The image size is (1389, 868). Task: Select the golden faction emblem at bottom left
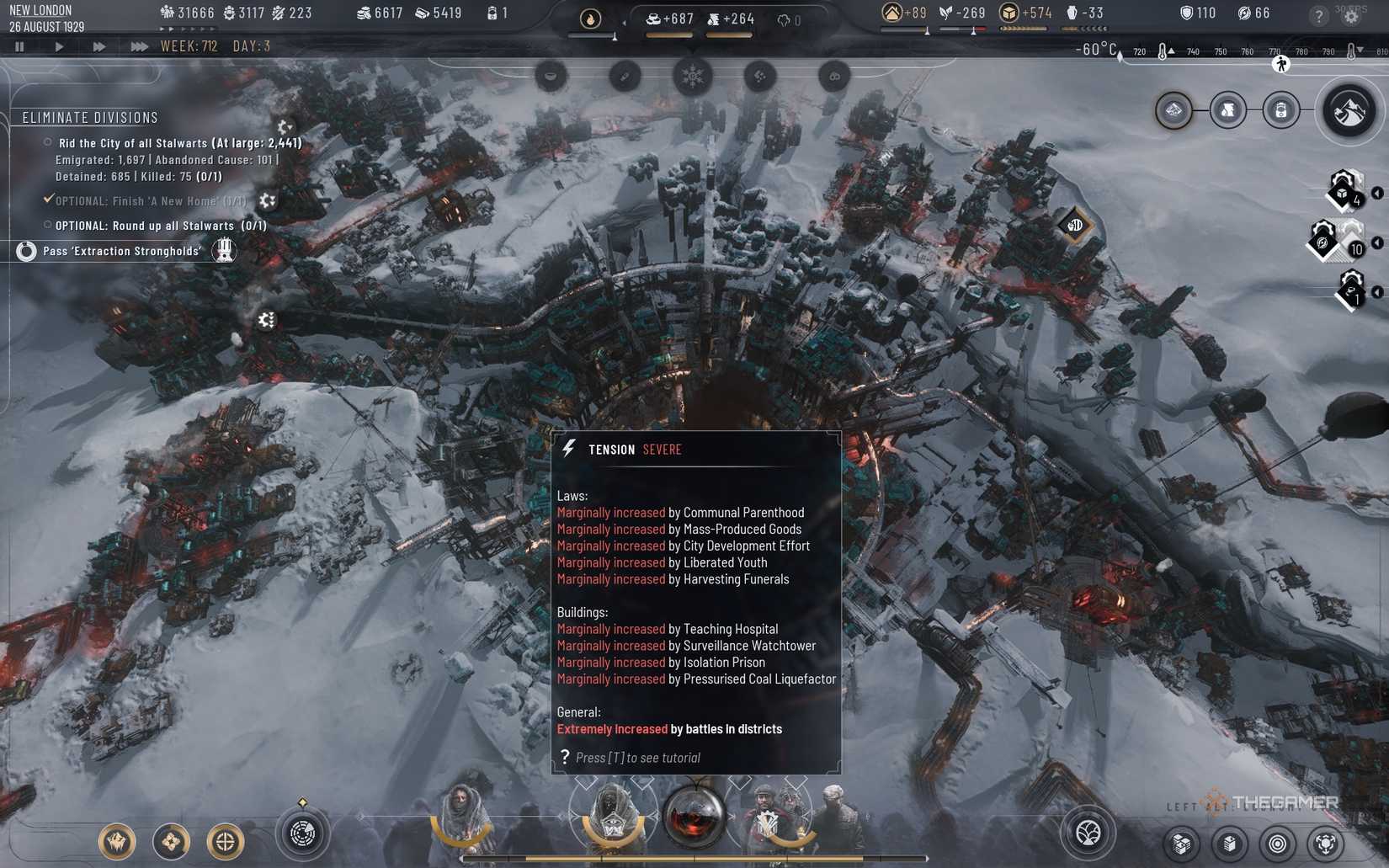point(118,840)
